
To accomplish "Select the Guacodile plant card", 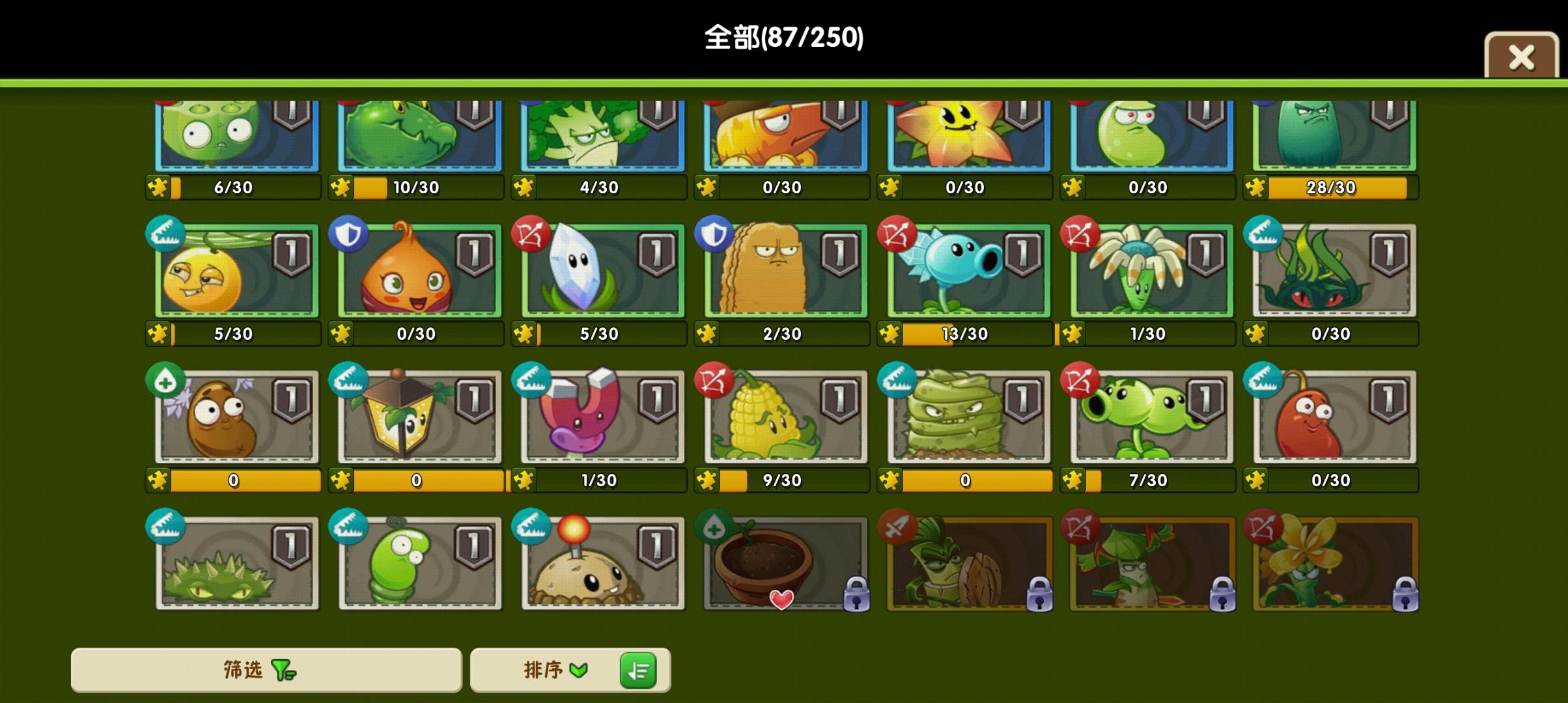I will (x=415, y=138).
